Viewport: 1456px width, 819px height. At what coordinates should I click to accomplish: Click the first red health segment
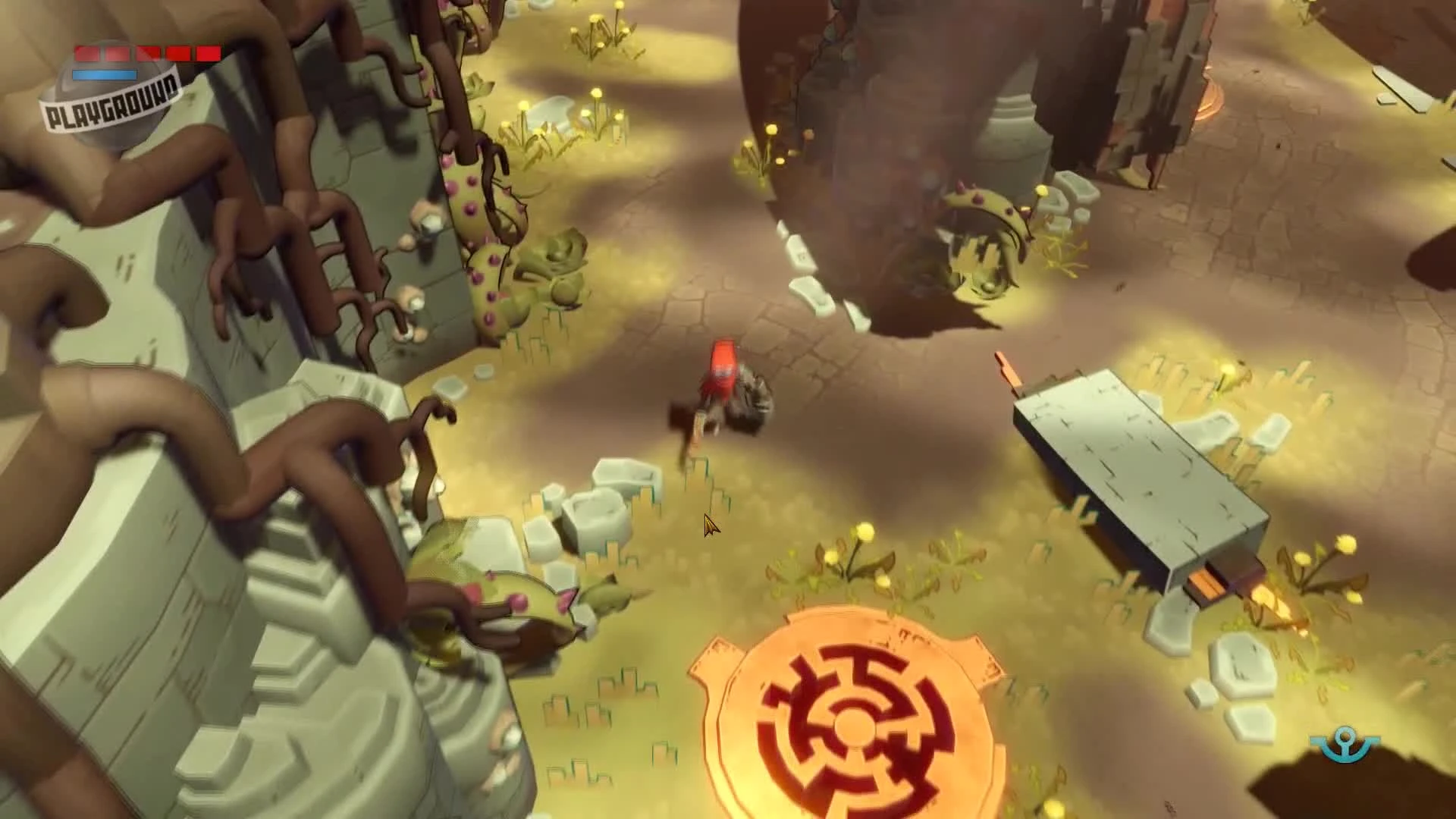[x=86, y=53]
